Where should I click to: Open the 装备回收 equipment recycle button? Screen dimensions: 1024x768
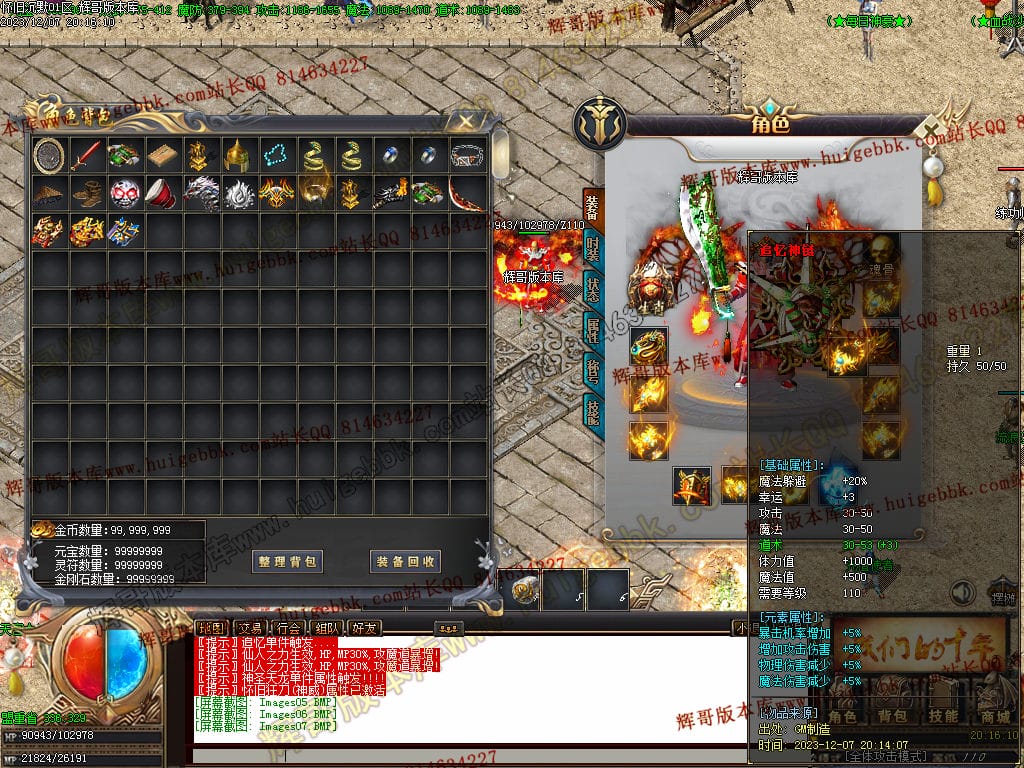[405, 561]
